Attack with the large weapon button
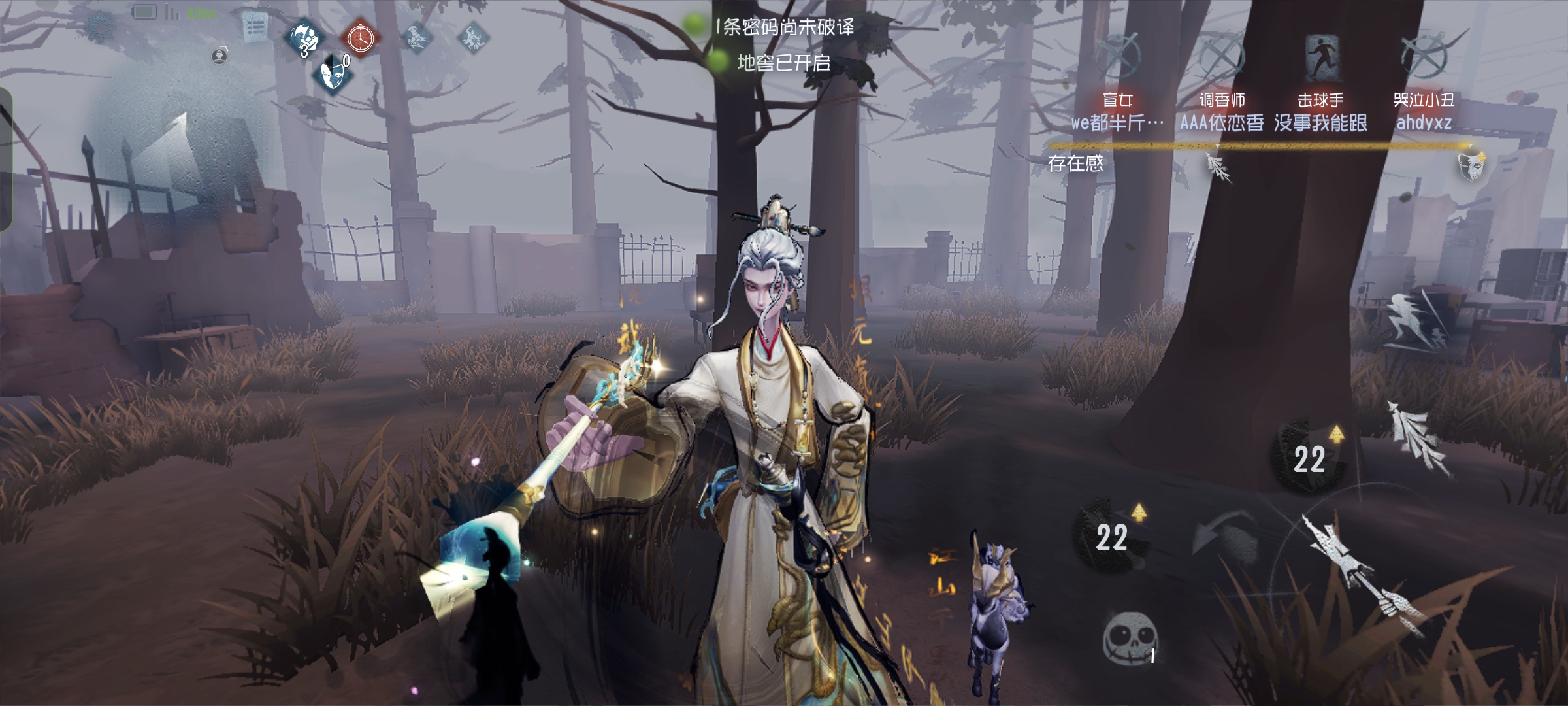The height and width of the screenshot is (706, 1568). click(1362, 575)
